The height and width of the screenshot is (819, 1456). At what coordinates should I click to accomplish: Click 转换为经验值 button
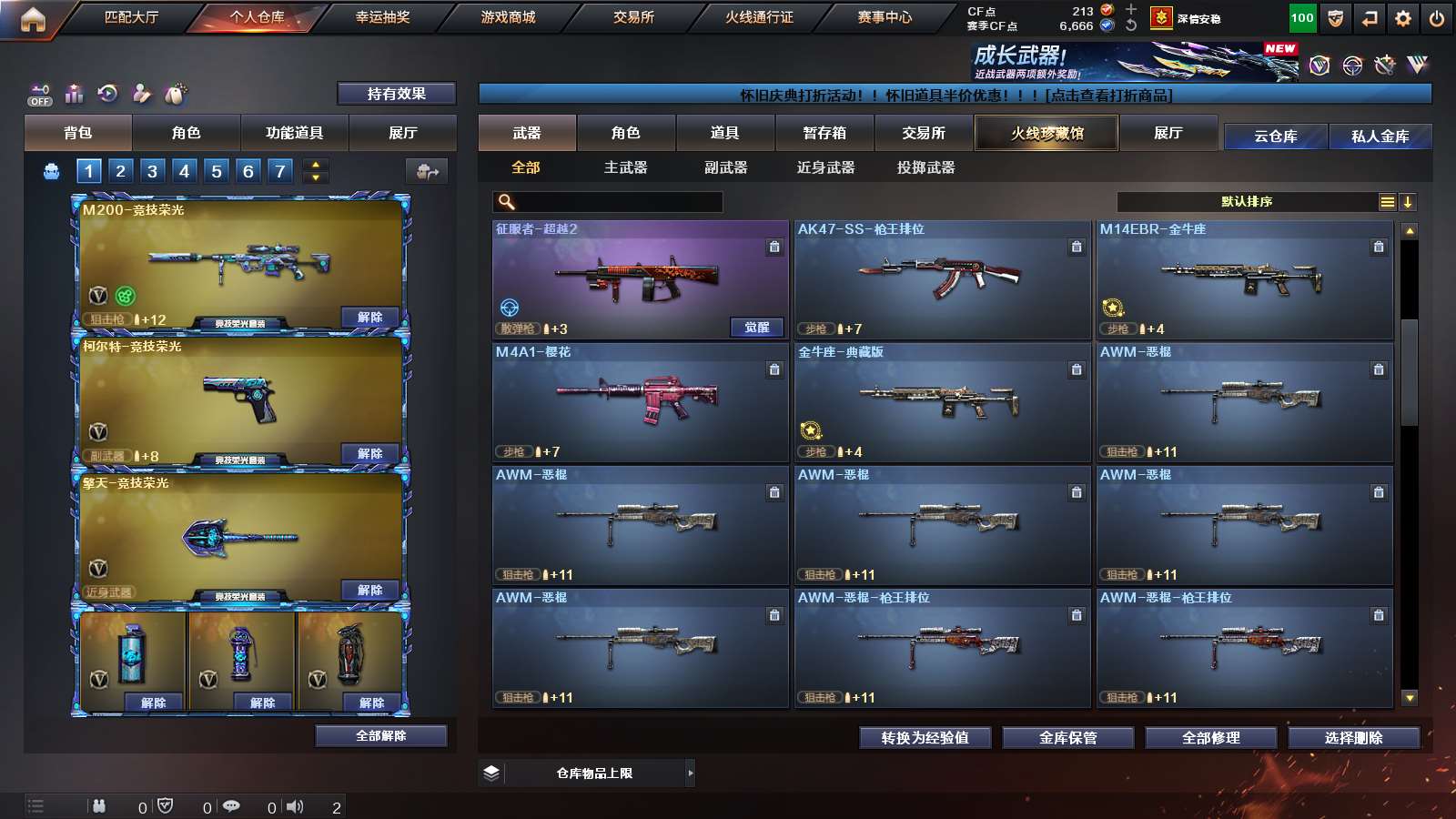[925, 738]
